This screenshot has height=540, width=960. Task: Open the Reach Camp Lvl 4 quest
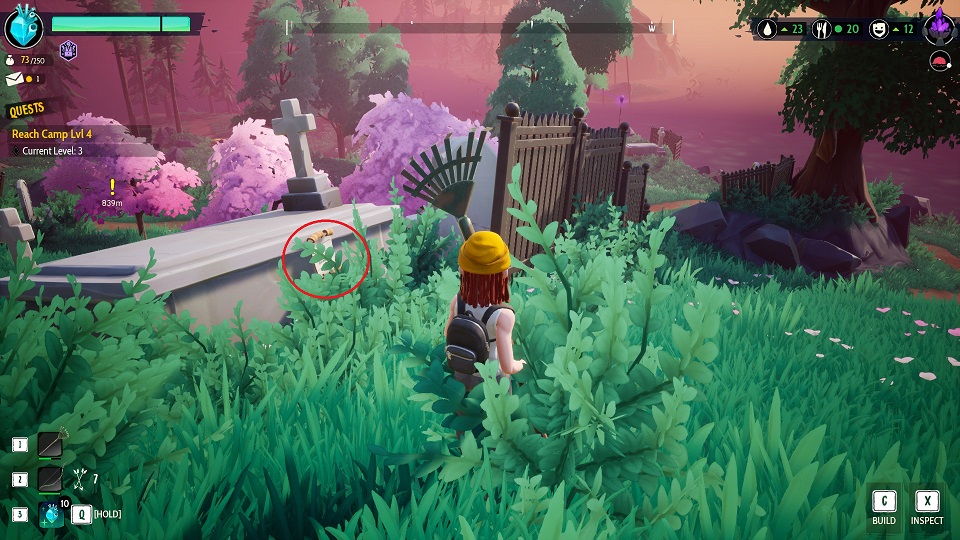tap(50, 133)
